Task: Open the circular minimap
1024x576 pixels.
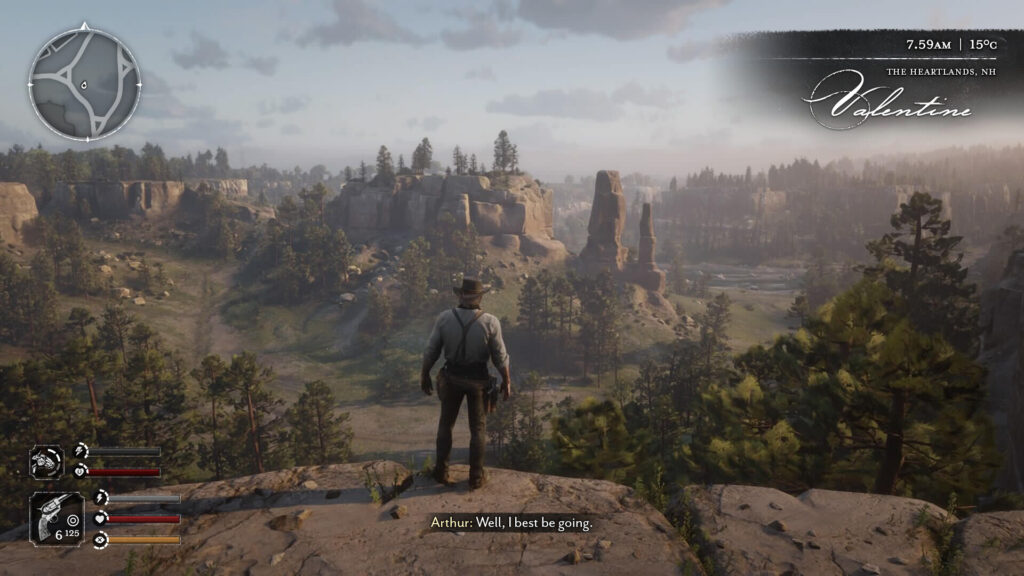Action: click(x=84, y=82)
